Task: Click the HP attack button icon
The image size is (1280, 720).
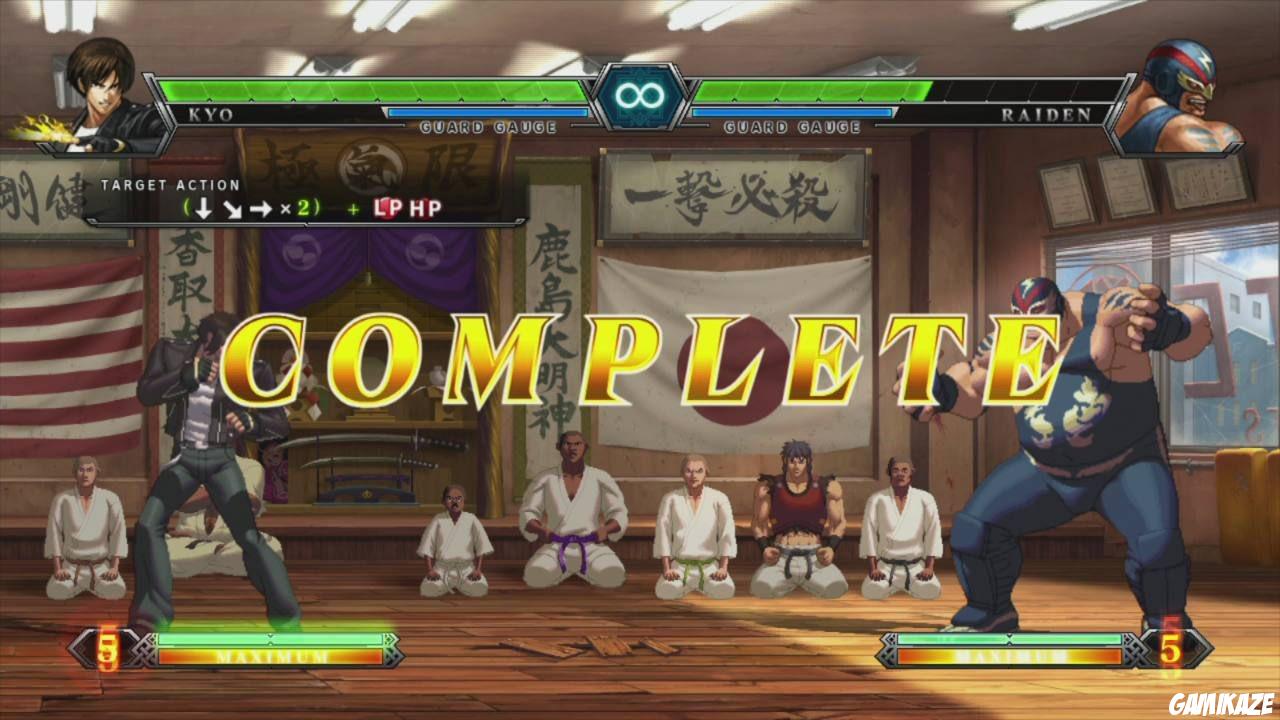Action: point(424,207)
